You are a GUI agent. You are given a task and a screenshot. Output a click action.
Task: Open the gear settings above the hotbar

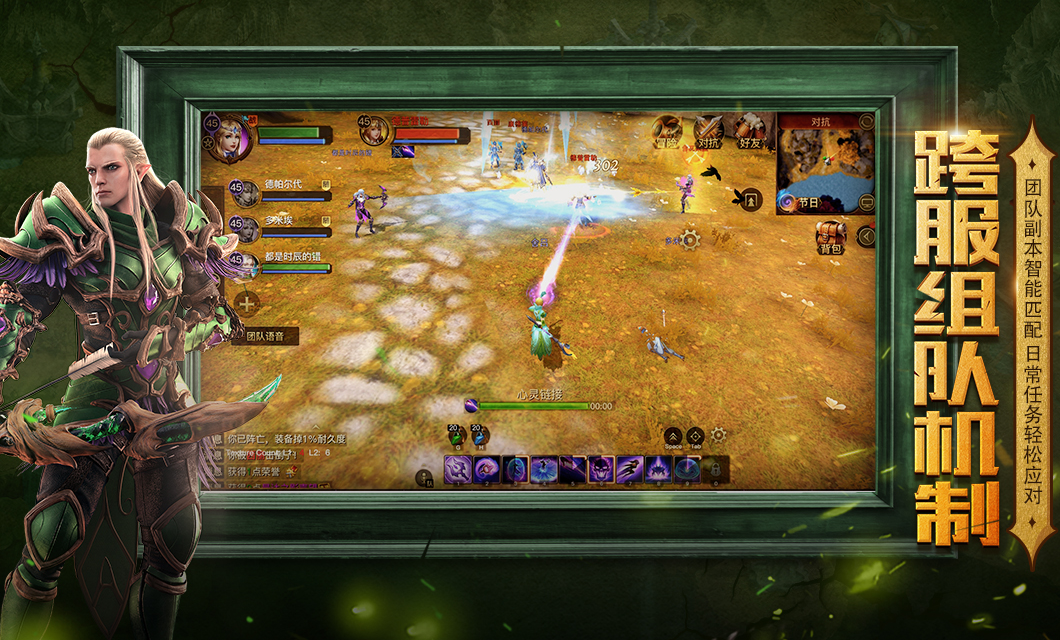pyautogui.click(x=718, y=435)
